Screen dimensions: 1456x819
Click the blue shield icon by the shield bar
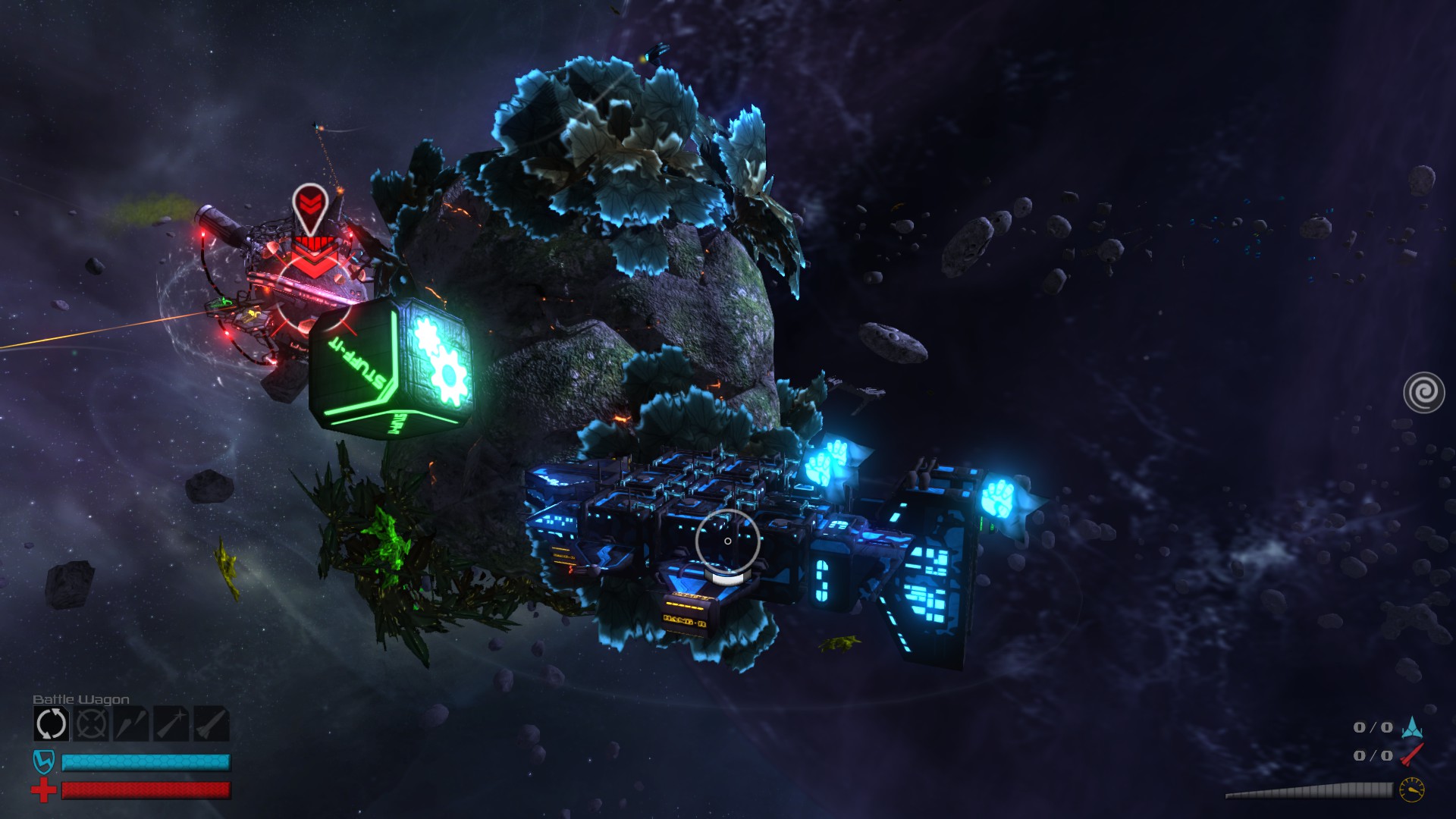(44, 762)
